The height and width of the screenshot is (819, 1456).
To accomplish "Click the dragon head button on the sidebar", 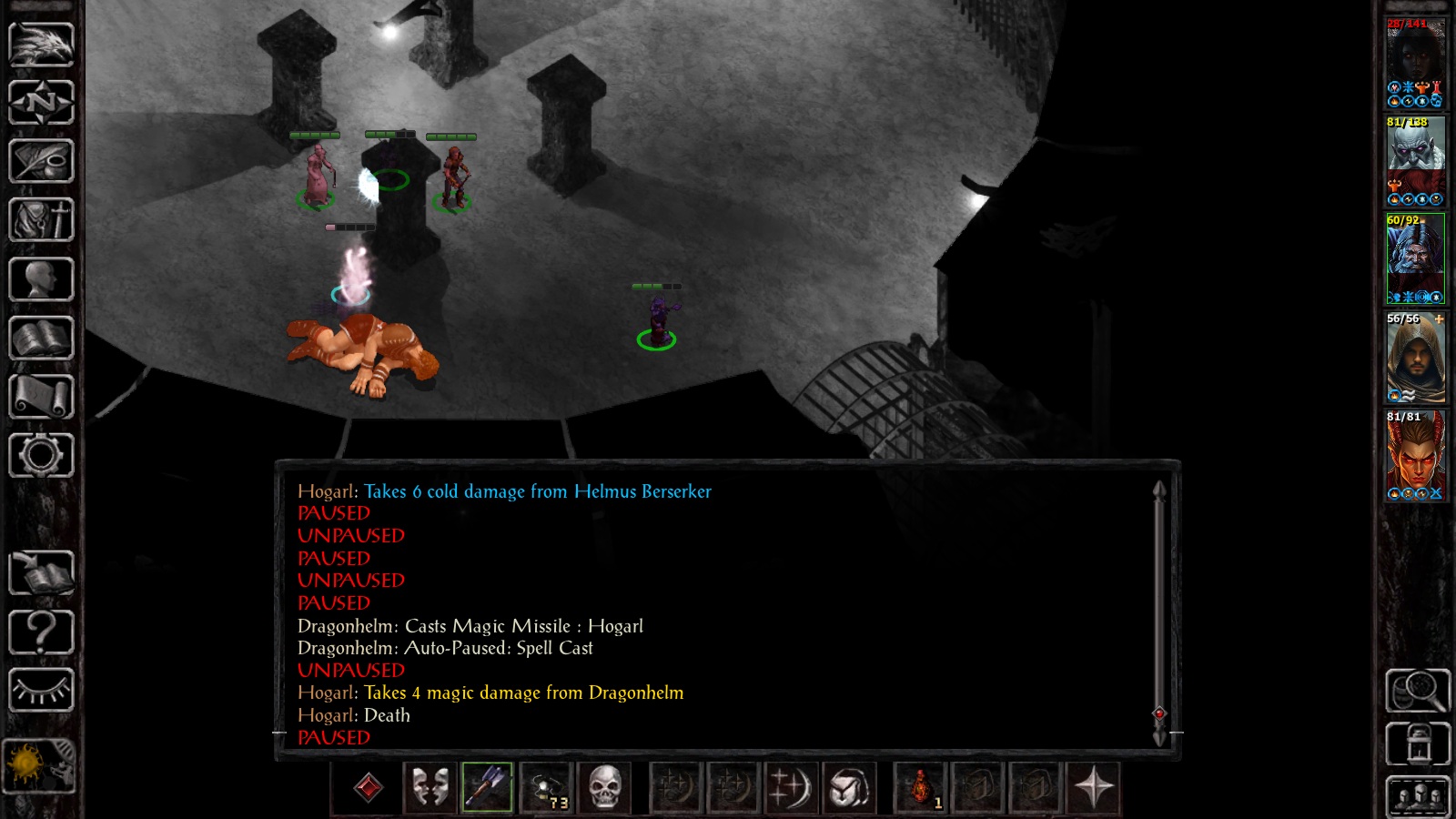I will (x=41, y=43).
